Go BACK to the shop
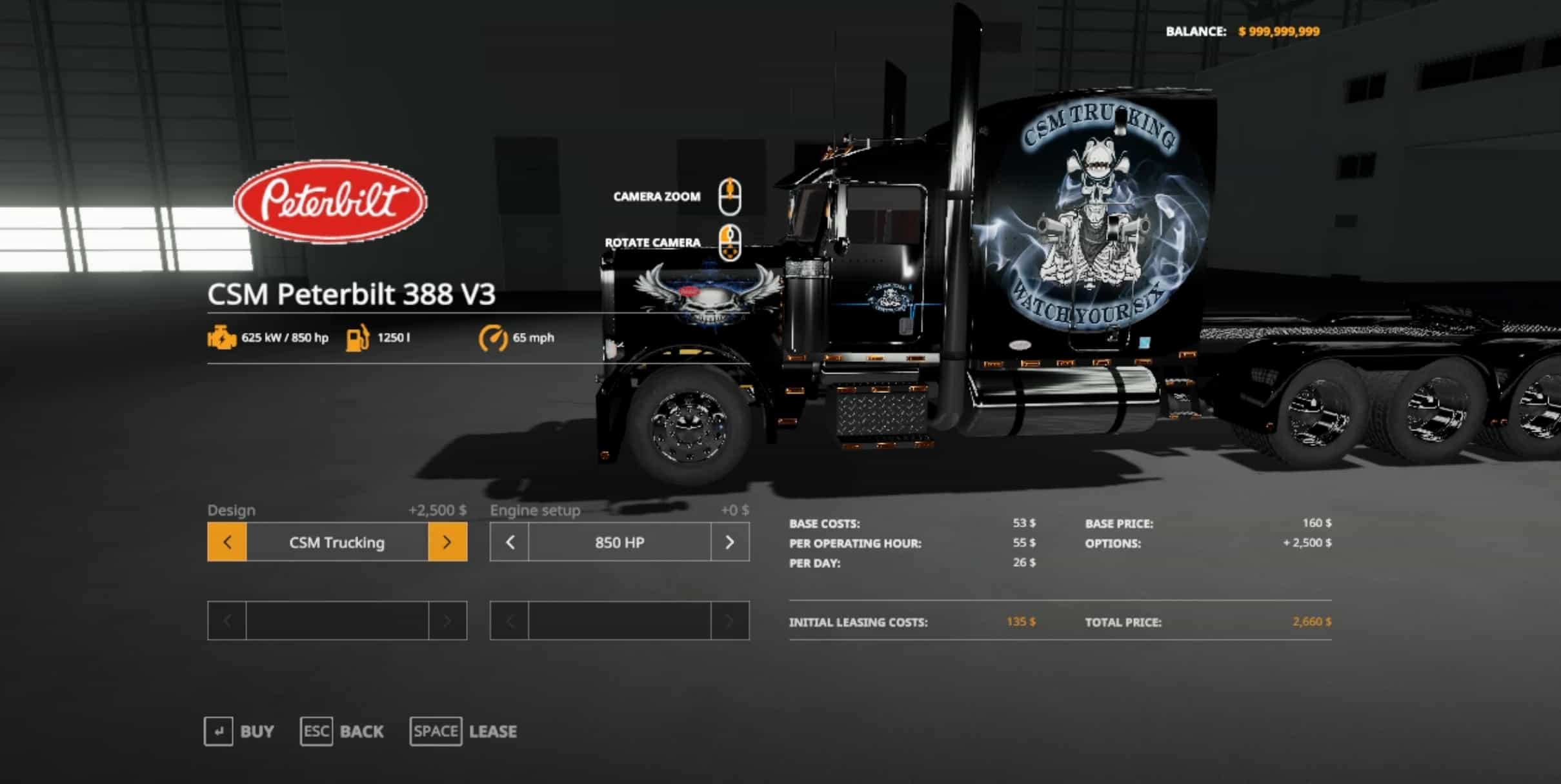 click(342, 731)
